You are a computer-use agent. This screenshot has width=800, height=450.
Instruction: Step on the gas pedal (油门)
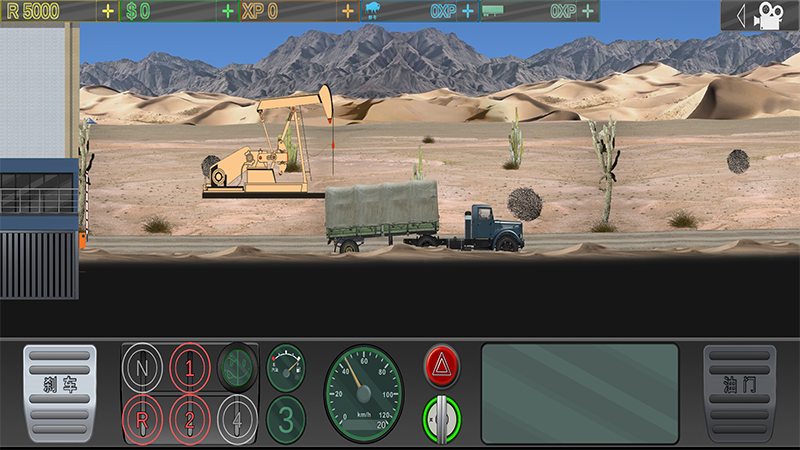[x=739, y=393]
